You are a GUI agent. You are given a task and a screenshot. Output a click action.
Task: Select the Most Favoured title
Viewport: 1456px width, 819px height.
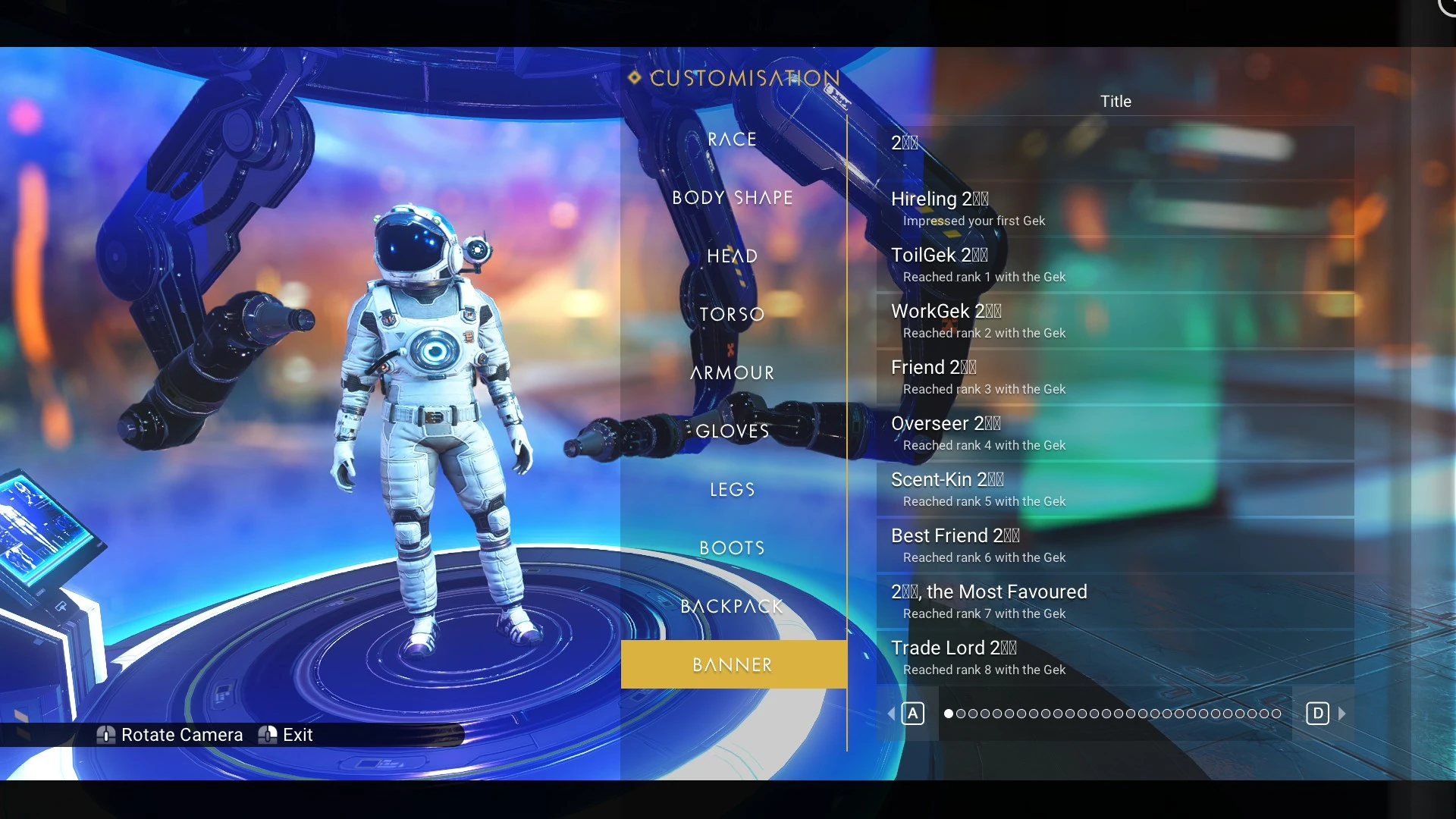[x=1115, y=601]
